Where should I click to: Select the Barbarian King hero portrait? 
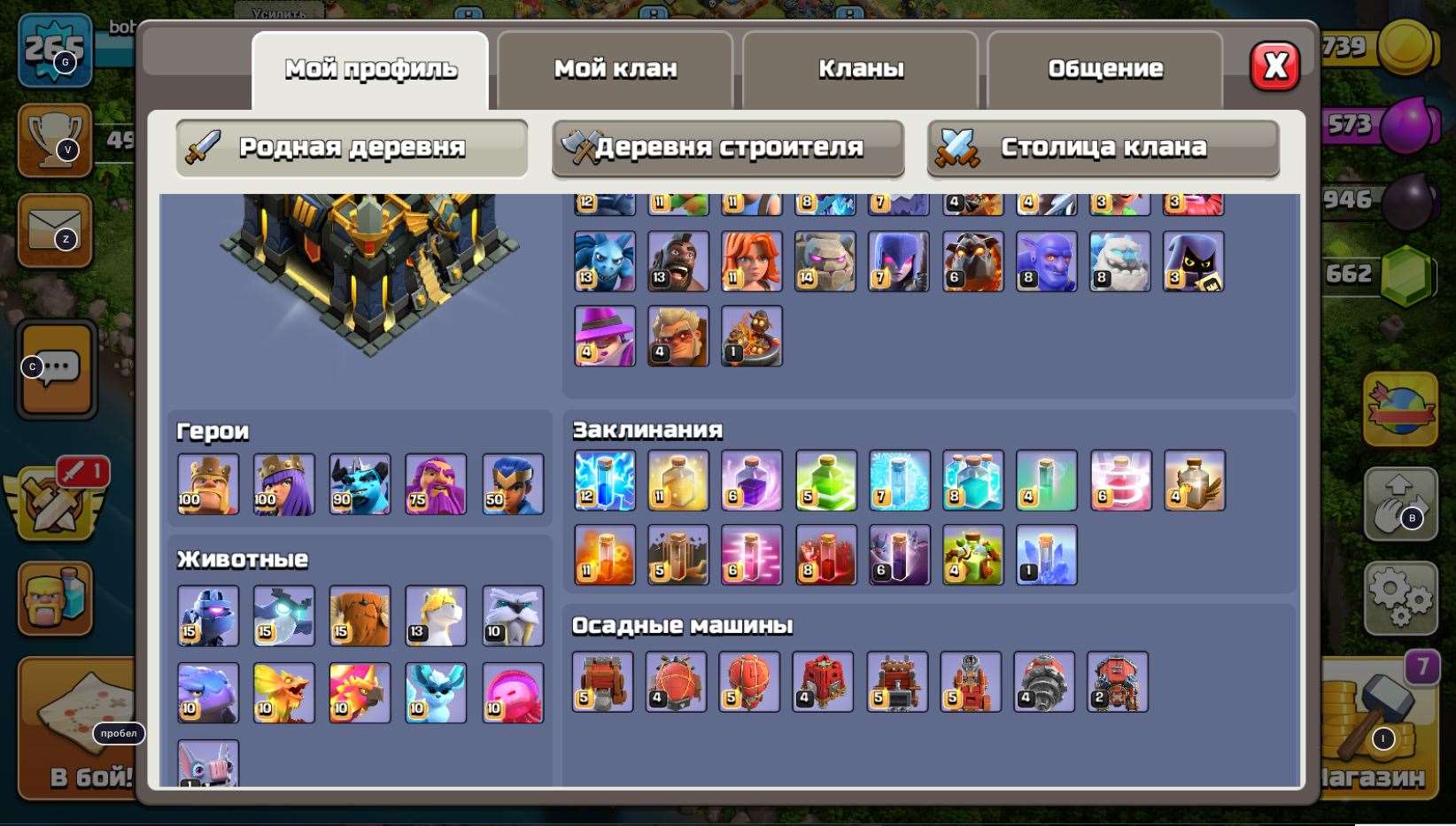point(207,483)
